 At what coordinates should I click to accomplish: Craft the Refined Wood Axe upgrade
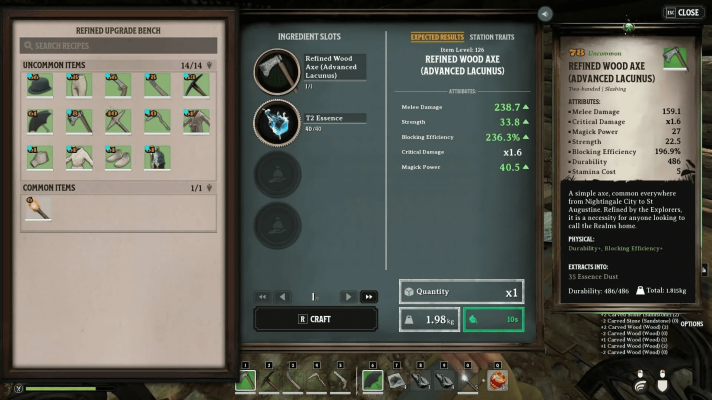pyautogui.click(x=316, y=318)
